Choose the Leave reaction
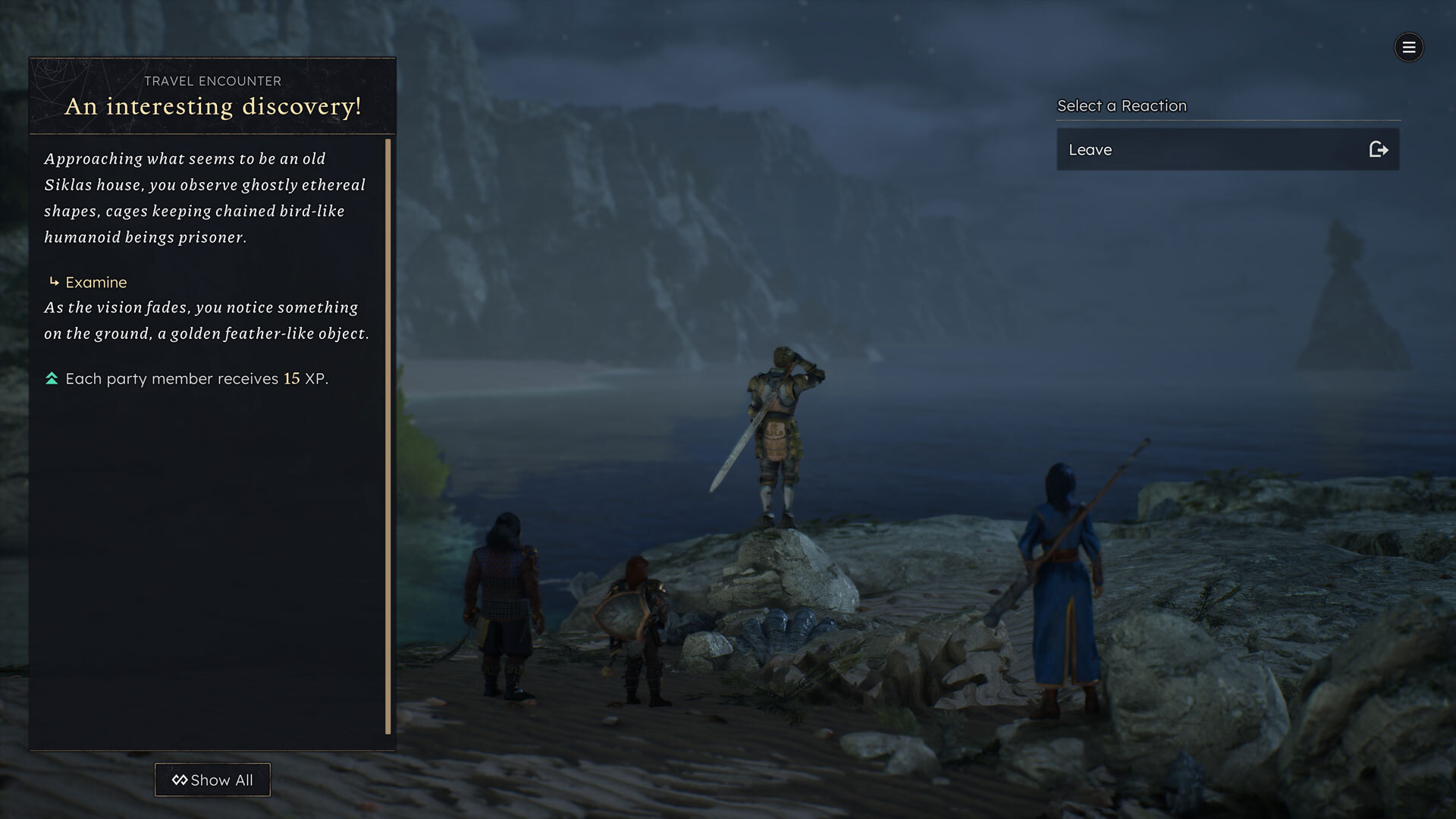This screenshot has width=1456, height=819. click(x=1227, y=149)
